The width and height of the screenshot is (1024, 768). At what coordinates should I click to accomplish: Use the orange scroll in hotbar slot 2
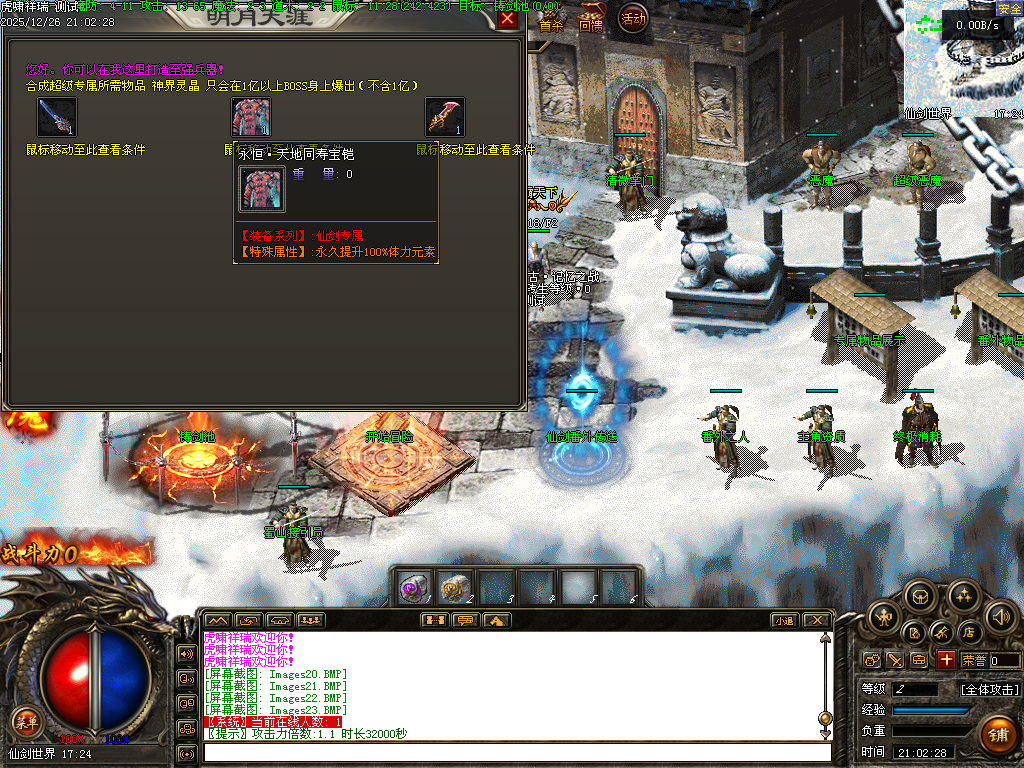pyautogui.click(x=456, y=587)
